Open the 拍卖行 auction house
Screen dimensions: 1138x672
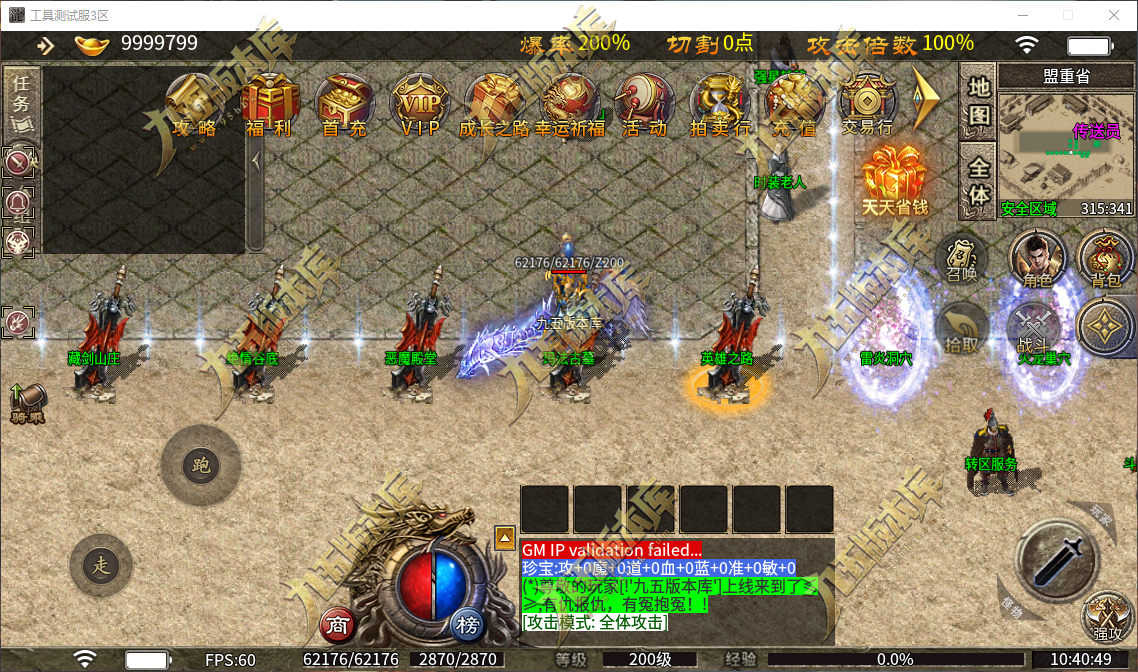tap(720, 105)
